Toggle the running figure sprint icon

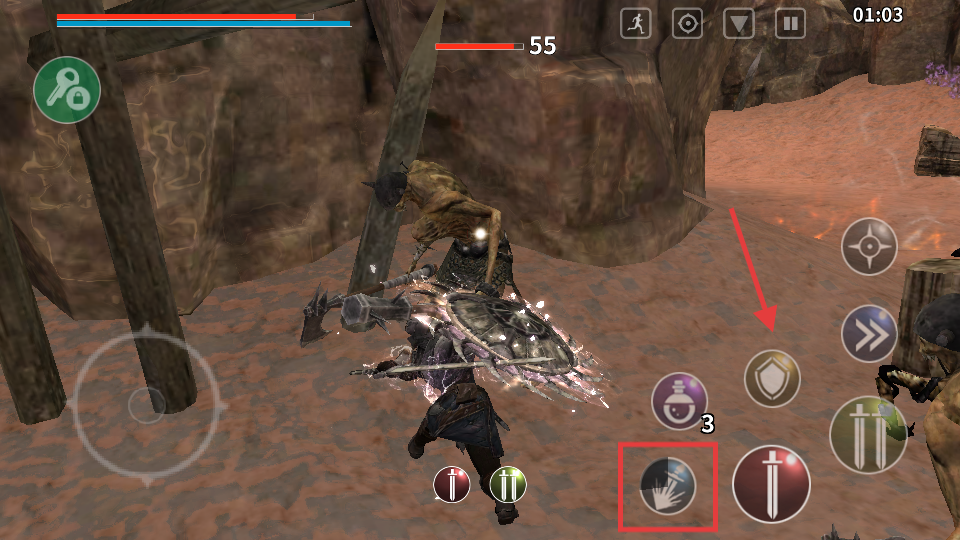click(x=636, y=23)
